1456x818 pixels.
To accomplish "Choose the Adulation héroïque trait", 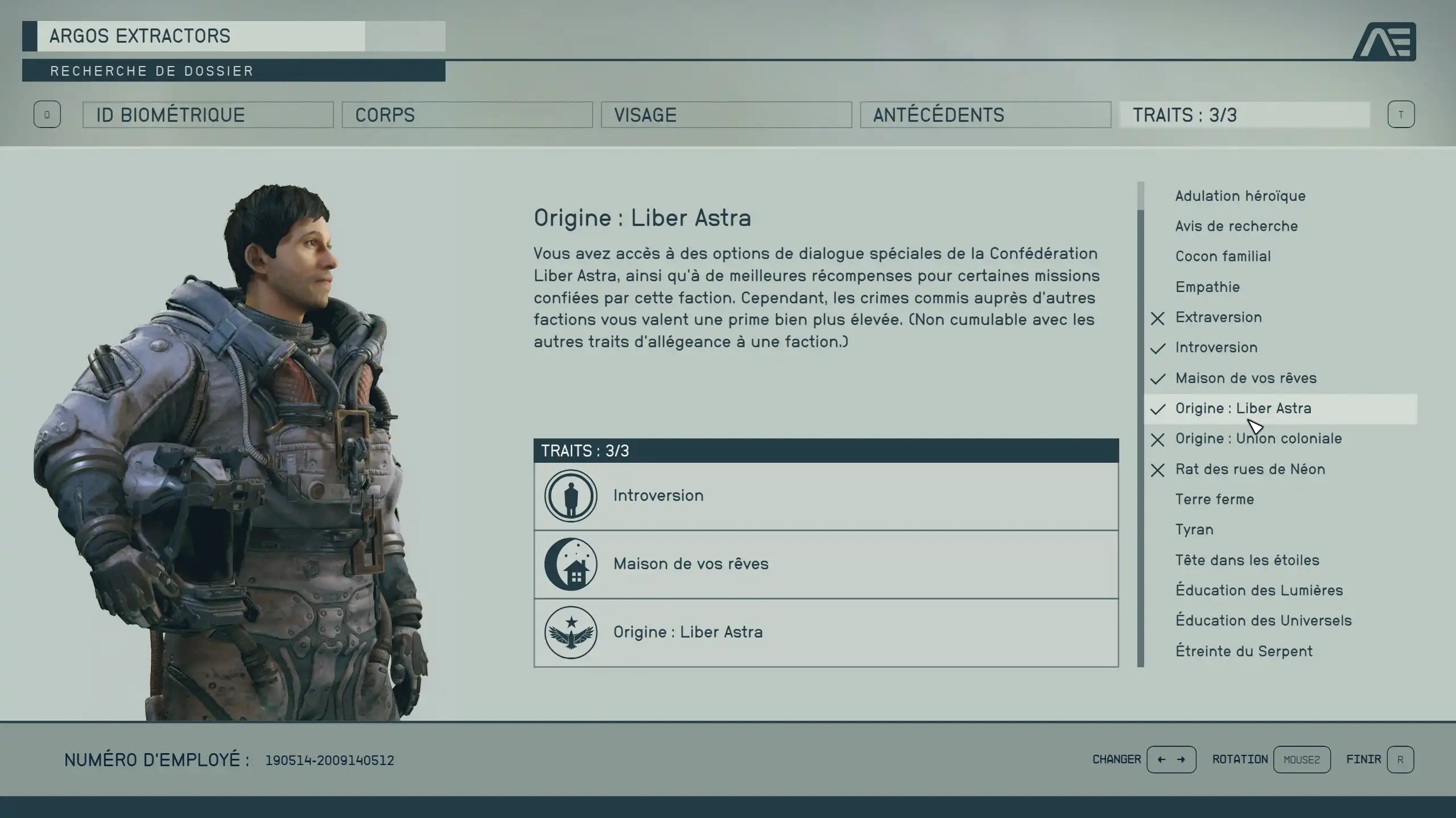I will (x=1240, y=196).
